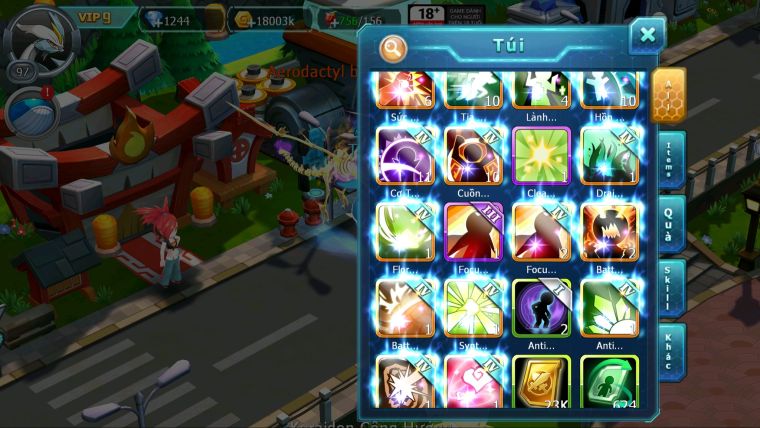Viewport: 760px width, 428px height.
Task: Close the Túi inventory window
Action: [x=647, y=36]
